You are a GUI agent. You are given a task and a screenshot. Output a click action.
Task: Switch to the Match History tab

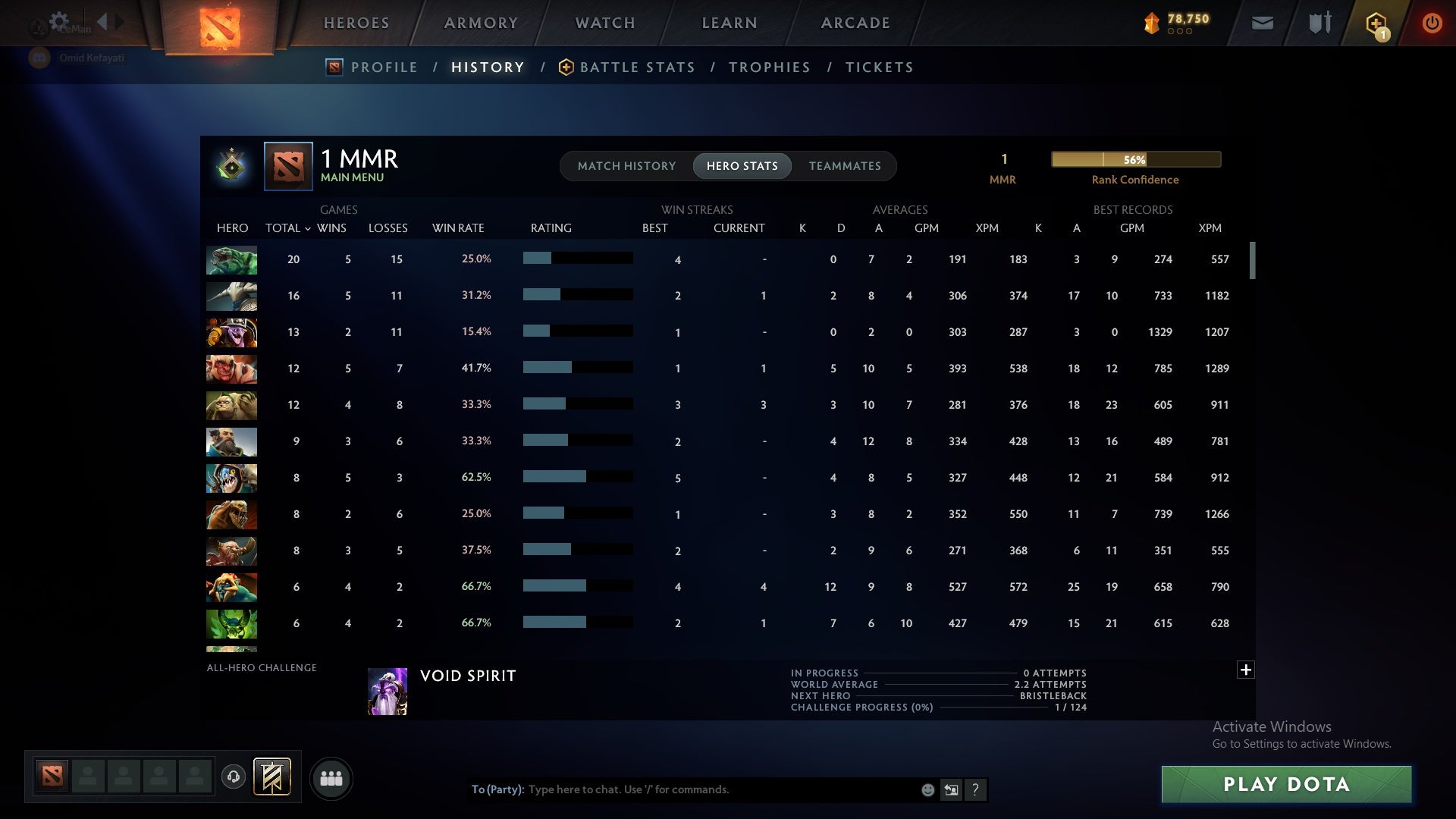pyautogui.click(x=626, y=165)
